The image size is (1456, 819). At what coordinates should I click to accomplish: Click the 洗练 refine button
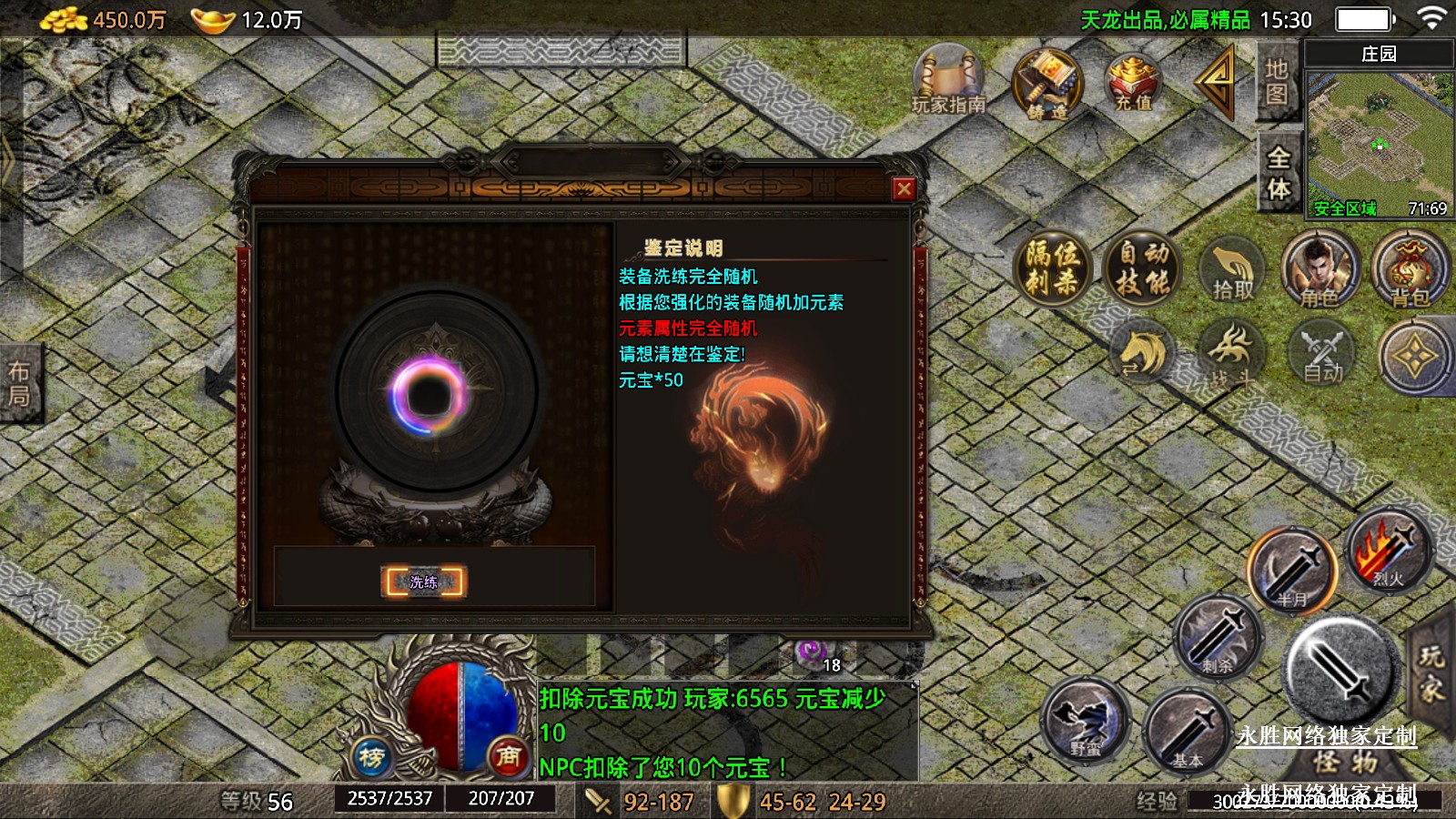click(423, 581)
